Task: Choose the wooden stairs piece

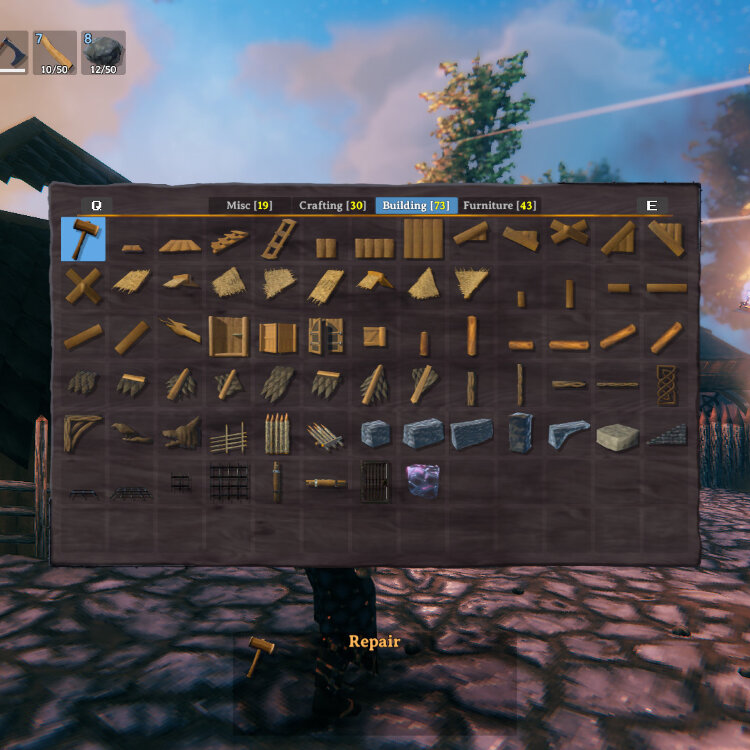Action: (229, 241)
